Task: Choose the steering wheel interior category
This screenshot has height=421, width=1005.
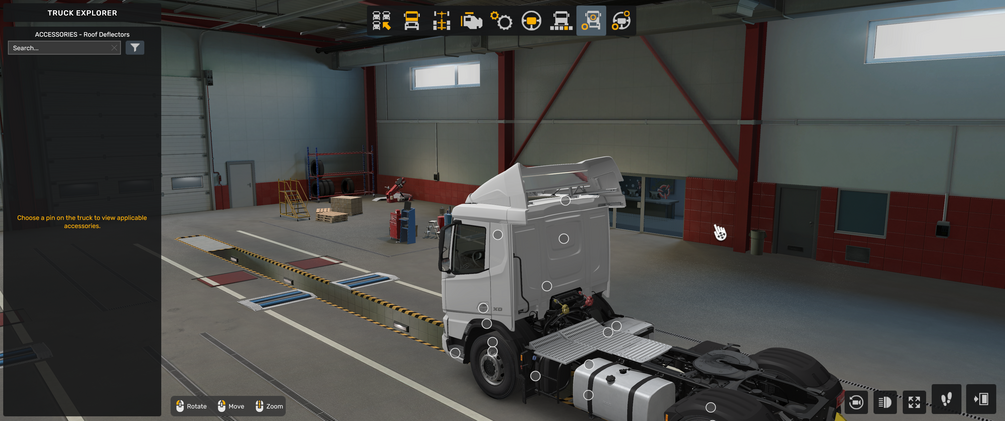Action: tap(531, 21)
